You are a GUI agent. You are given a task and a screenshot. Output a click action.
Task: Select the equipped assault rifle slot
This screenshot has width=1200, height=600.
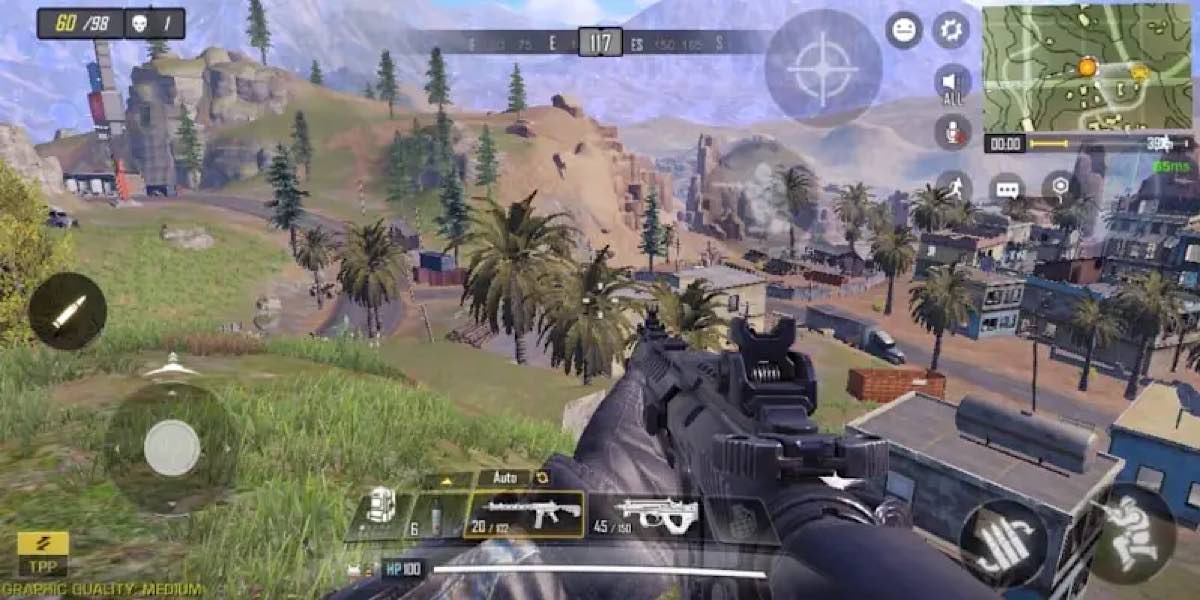pyautogui.click(x=523, y=514)
